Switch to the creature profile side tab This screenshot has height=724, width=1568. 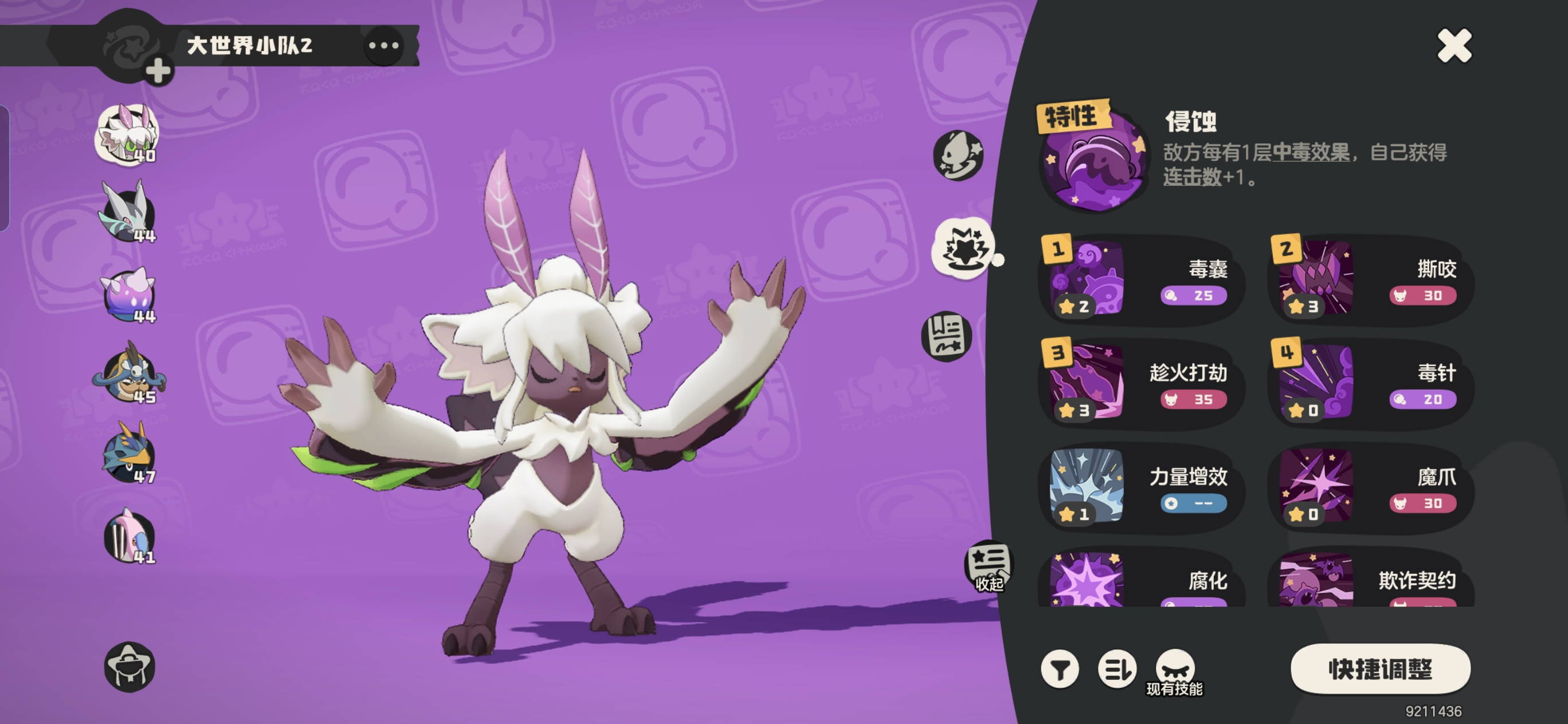(958, 156)
